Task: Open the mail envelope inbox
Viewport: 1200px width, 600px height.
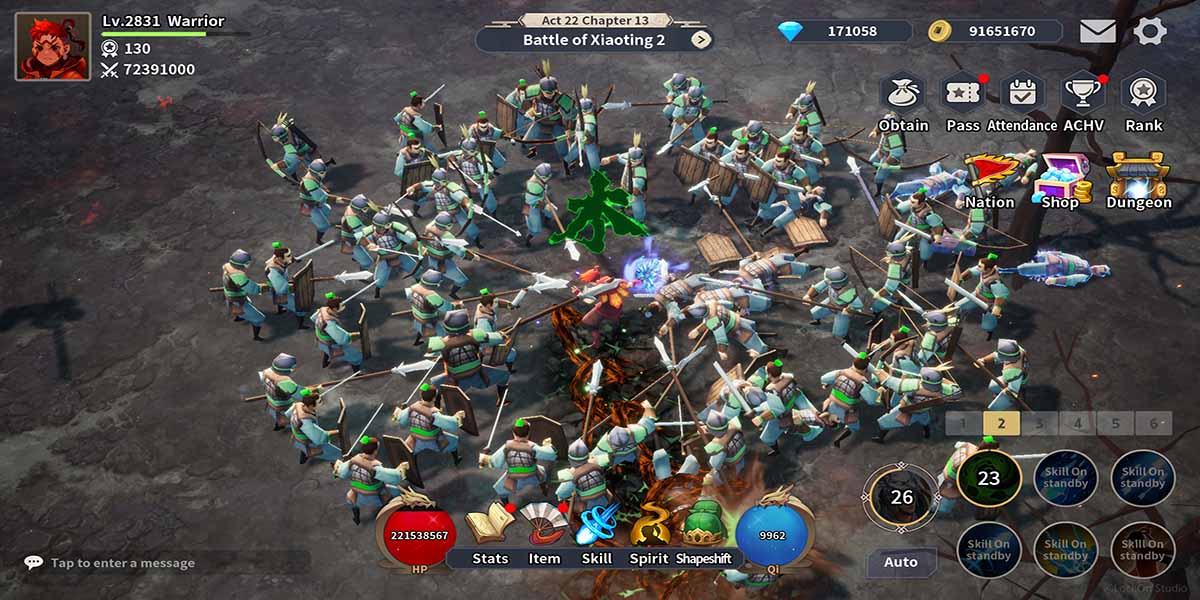Action: click(1097, 31)
